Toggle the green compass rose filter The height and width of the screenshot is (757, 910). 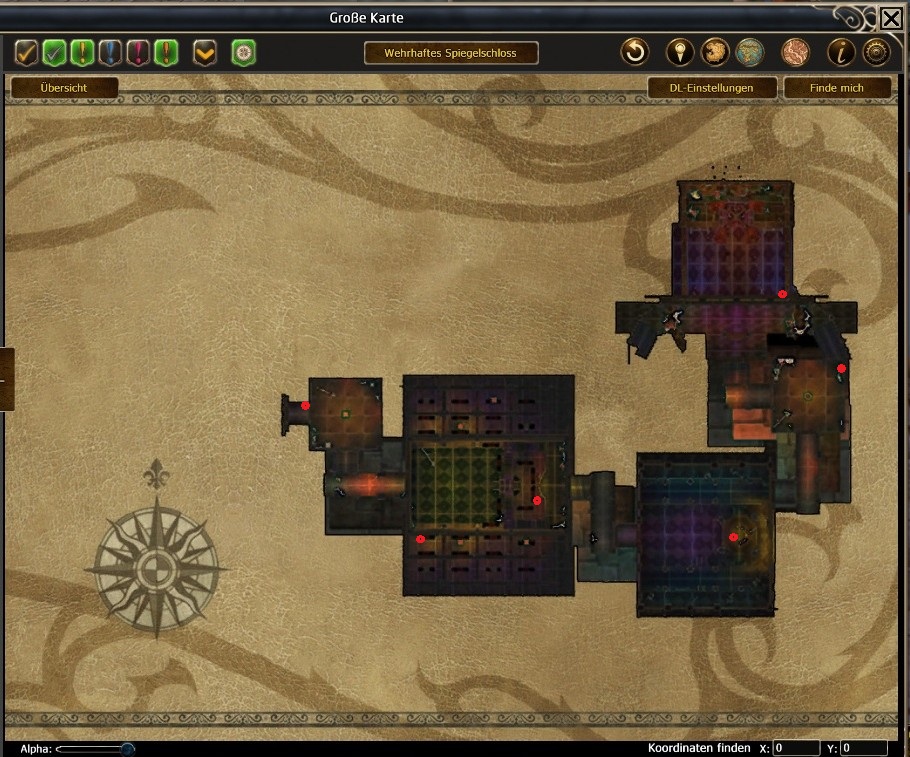pos(243,53)
